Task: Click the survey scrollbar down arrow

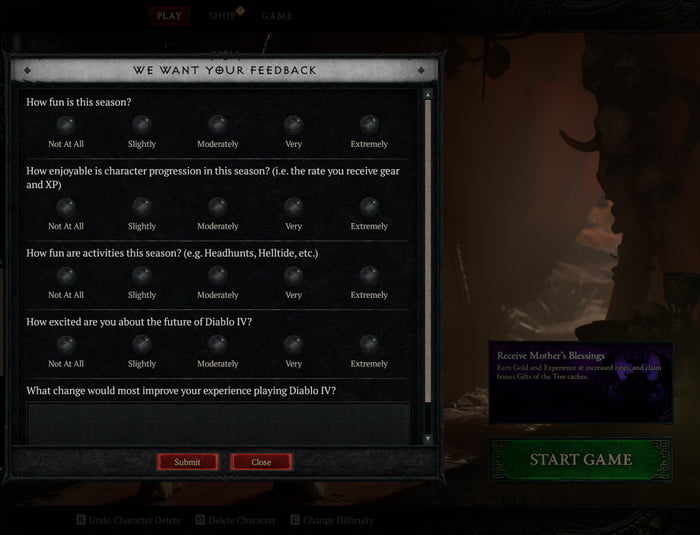Action: point(428,439)
